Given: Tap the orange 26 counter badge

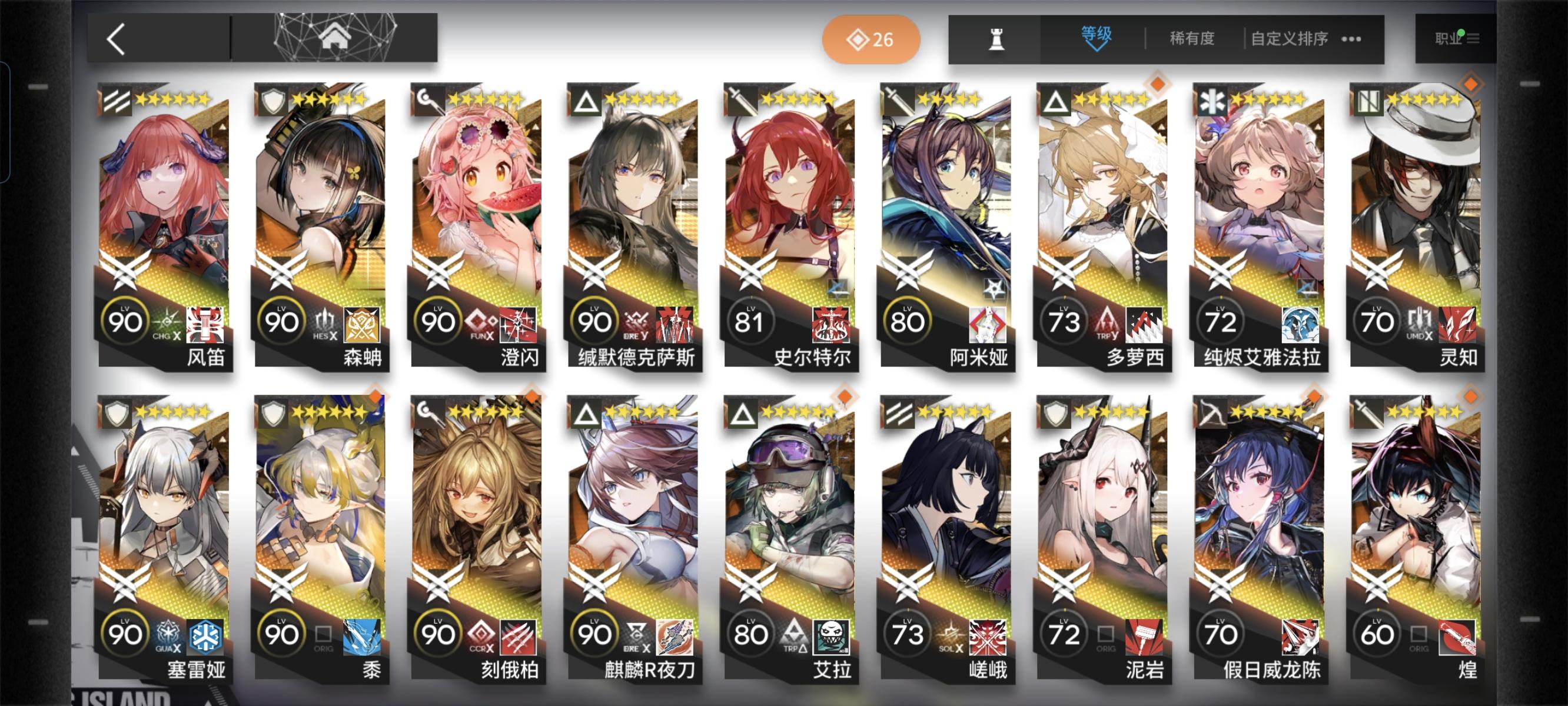Looking at the screenshot, I should pos(871,39).
